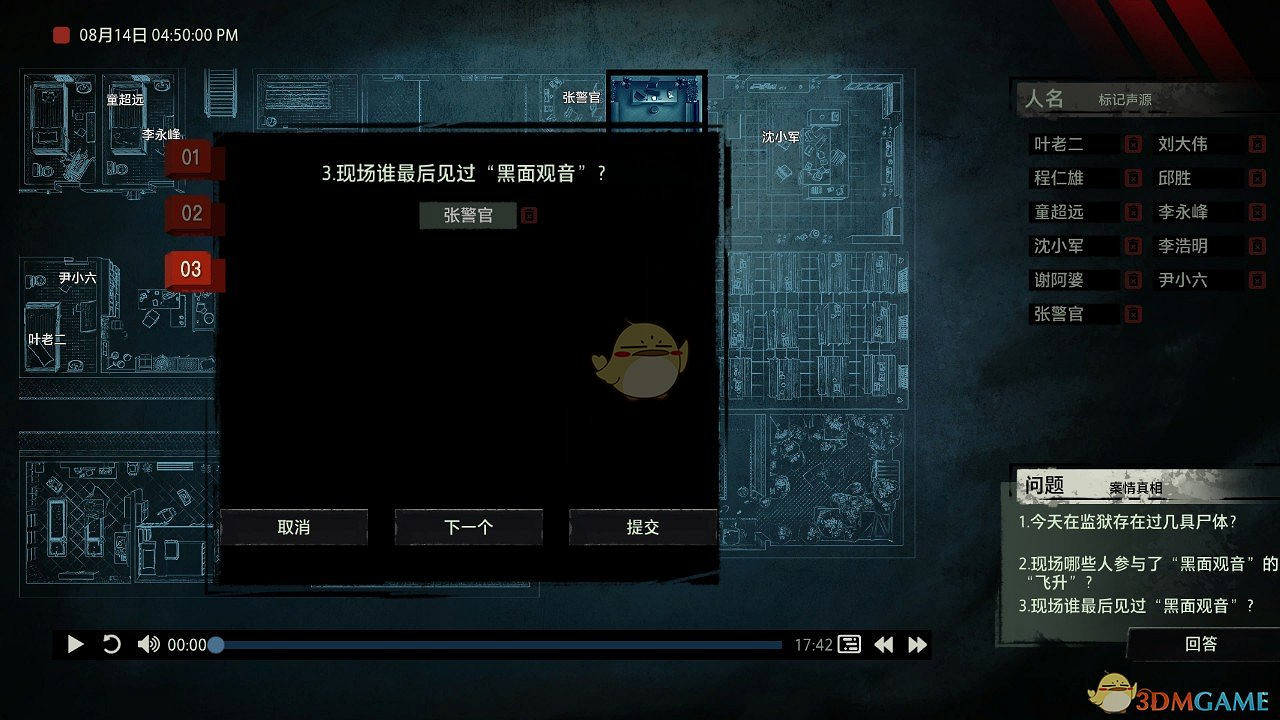The width and height of the screenshot is (1280, 720).
Task: Switch to chapter tab 01
Action: pyautogui.click(x=190, y=157)
